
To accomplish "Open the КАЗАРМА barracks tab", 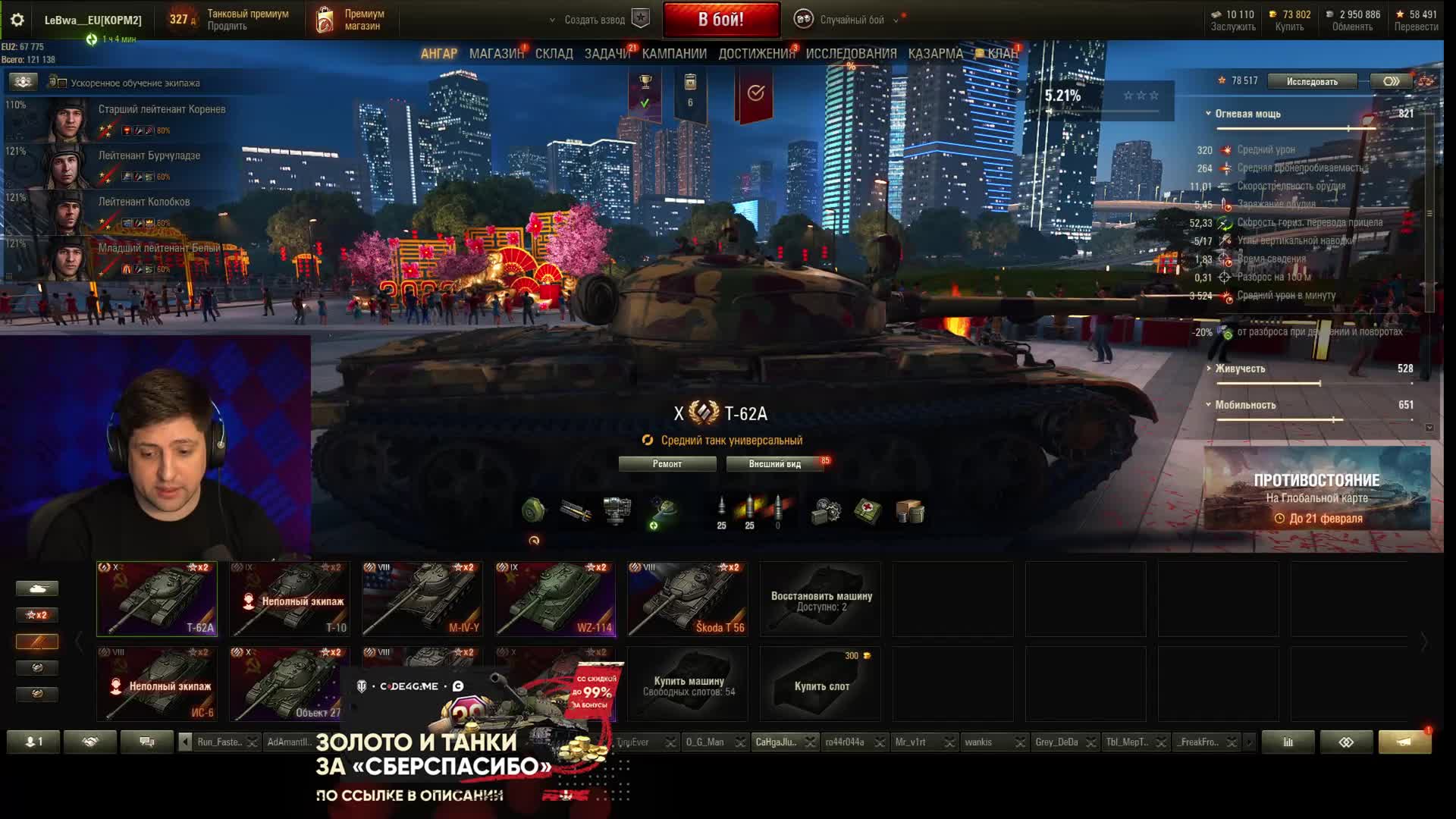I will (x=935, y=54).
